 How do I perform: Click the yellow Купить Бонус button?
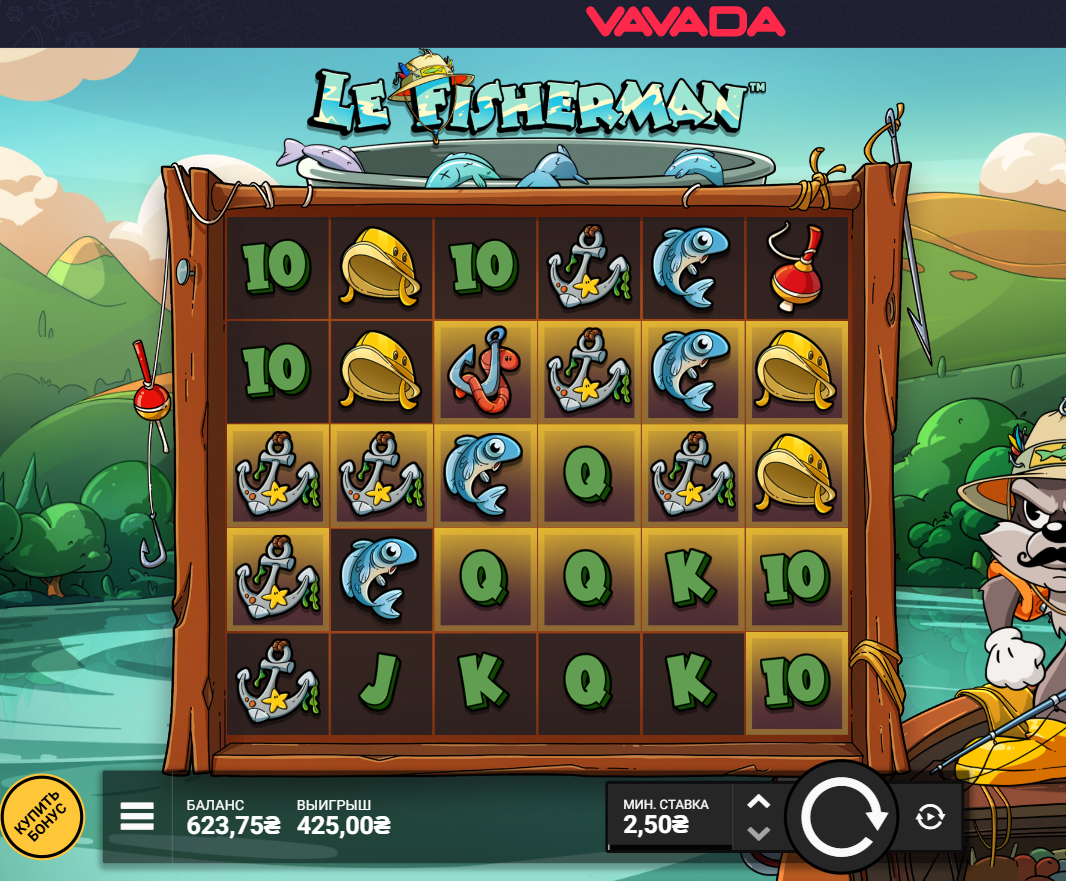[x=42, y=817]
